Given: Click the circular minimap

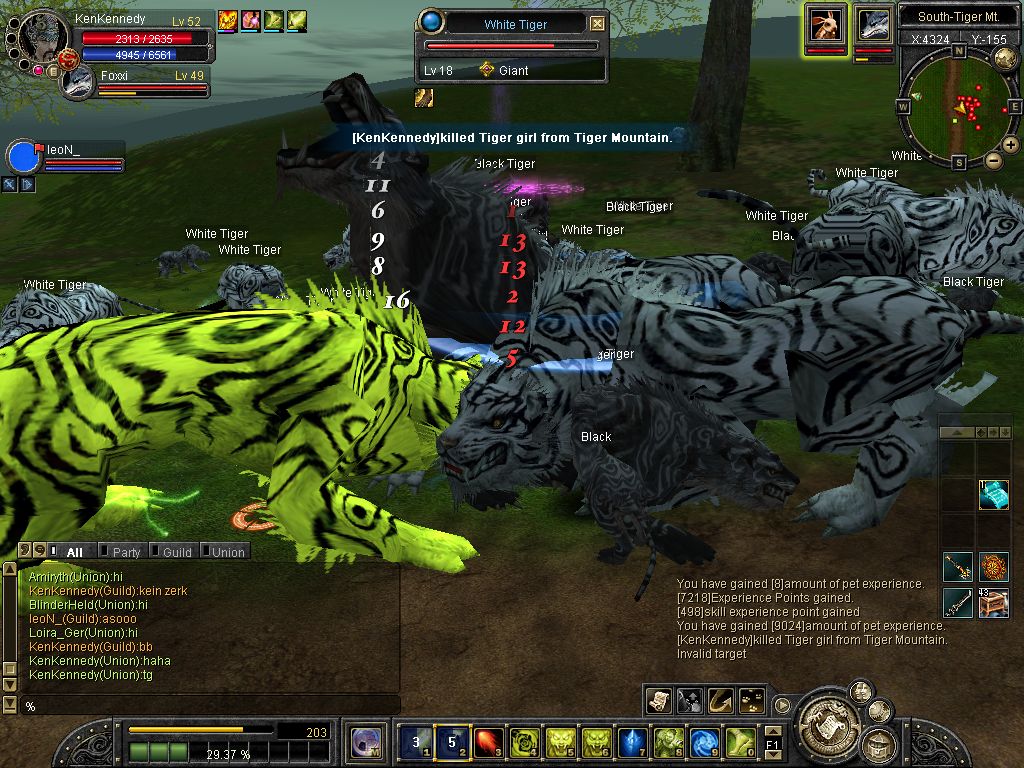Looking at the screenshot, I should (x=958, y=106).
